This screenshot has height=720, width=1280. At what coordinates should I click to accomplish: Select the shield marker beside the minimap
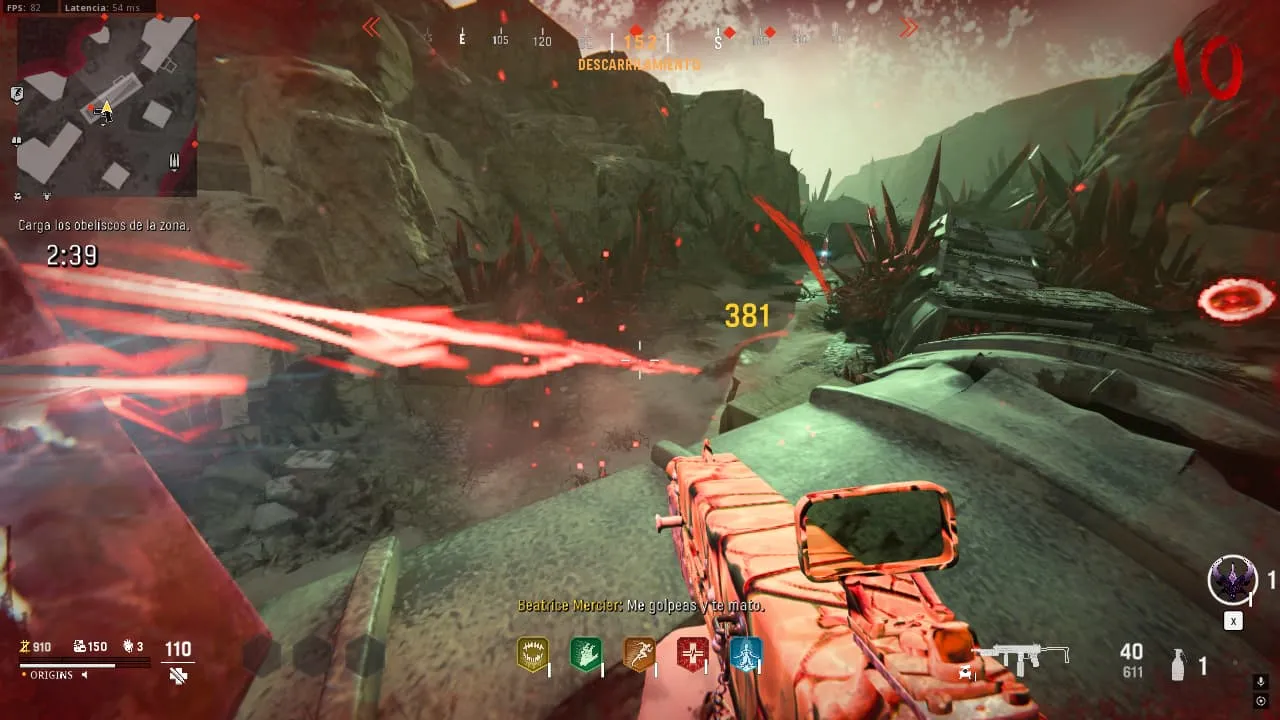click(17, 94)
